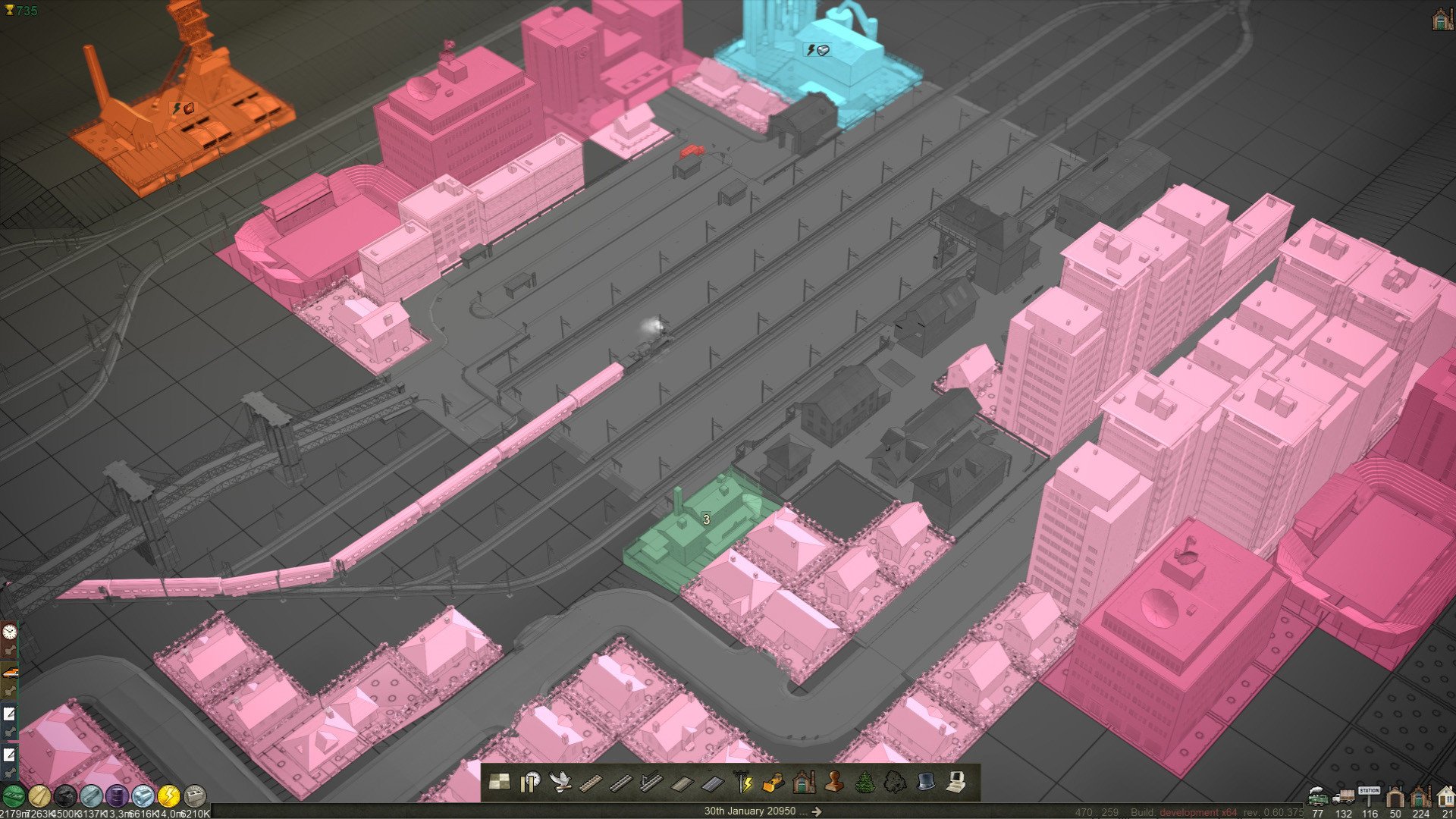Activate the yellow bulldozer demolish tool

[773, 782]
